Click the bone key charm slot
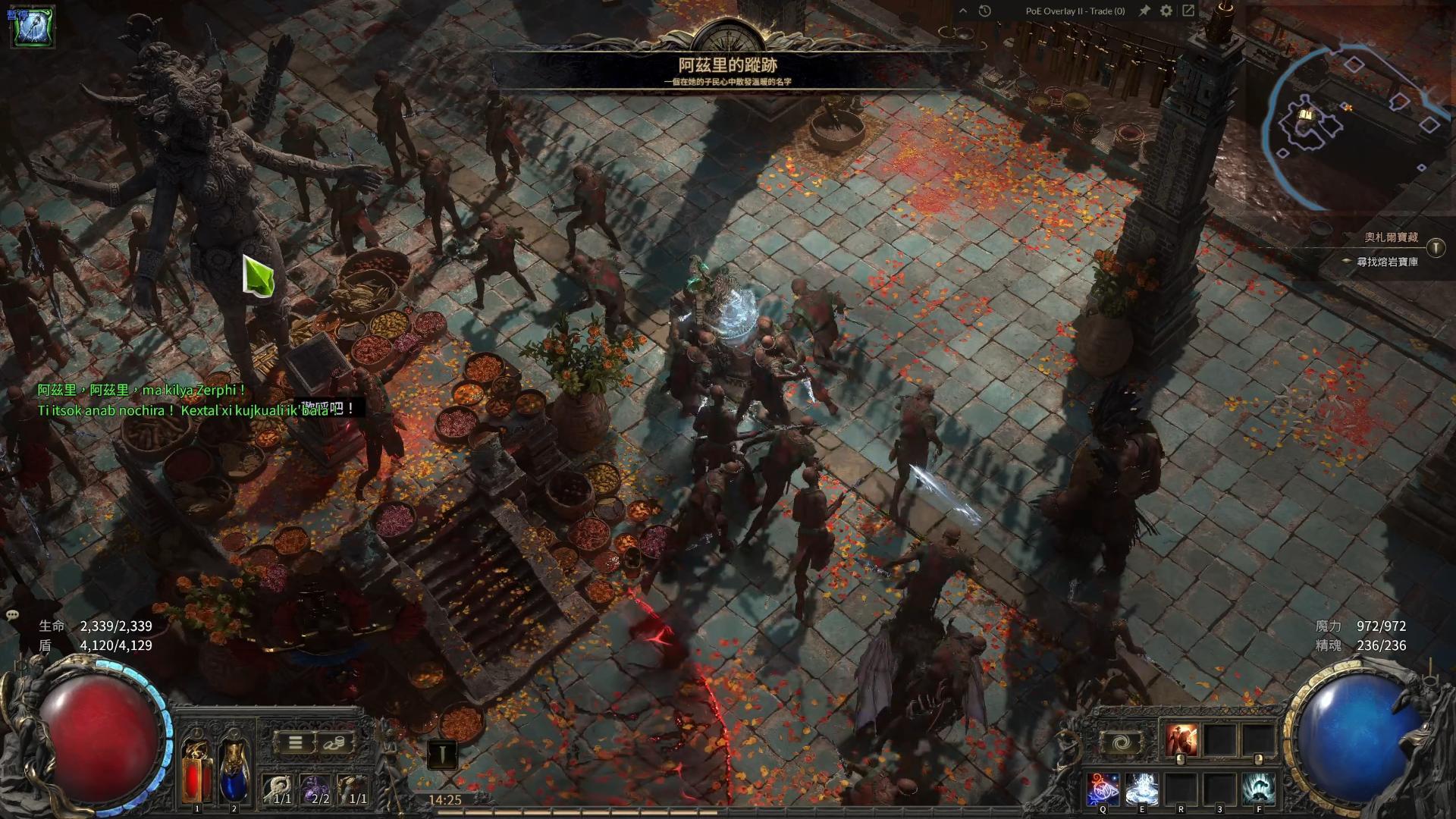The width and height of the screenshot is (1456, 819). pyautogui.click(x=278, y=789)
